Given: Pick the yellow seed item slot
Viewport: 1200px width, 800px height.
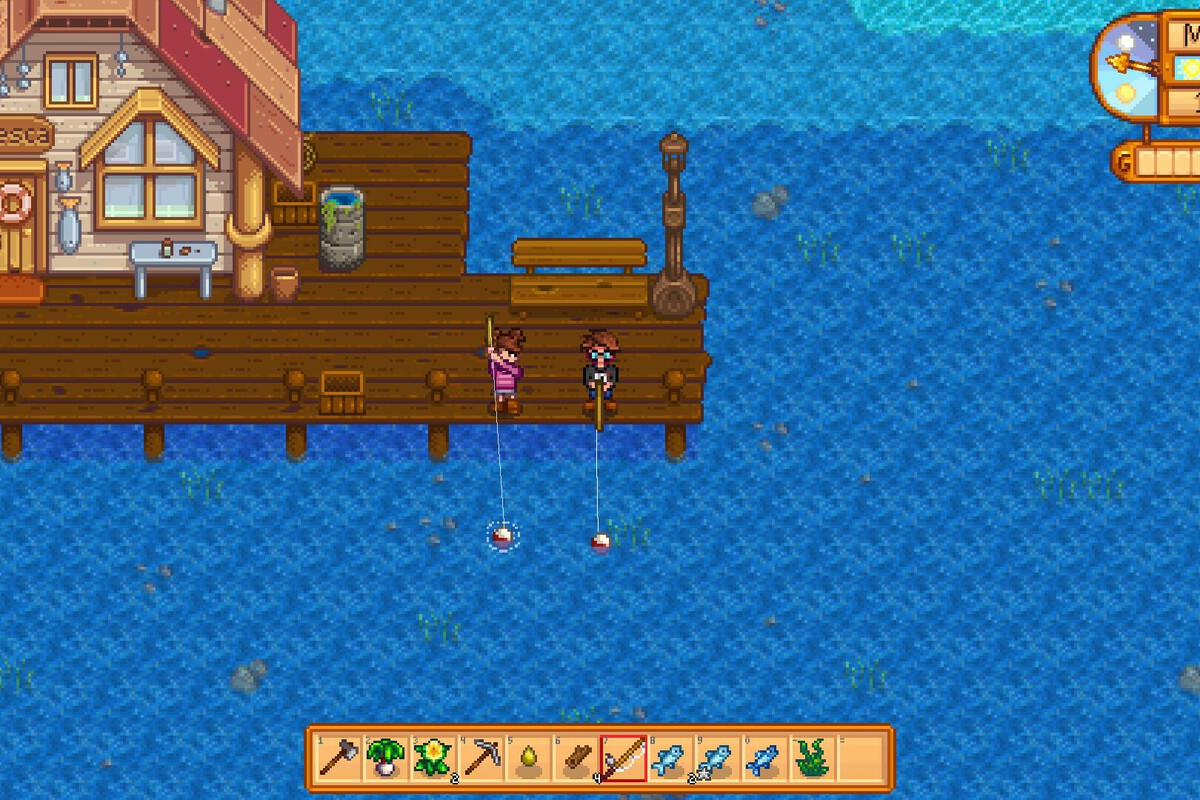Looking at the screenshot, I should pos(527,759).
